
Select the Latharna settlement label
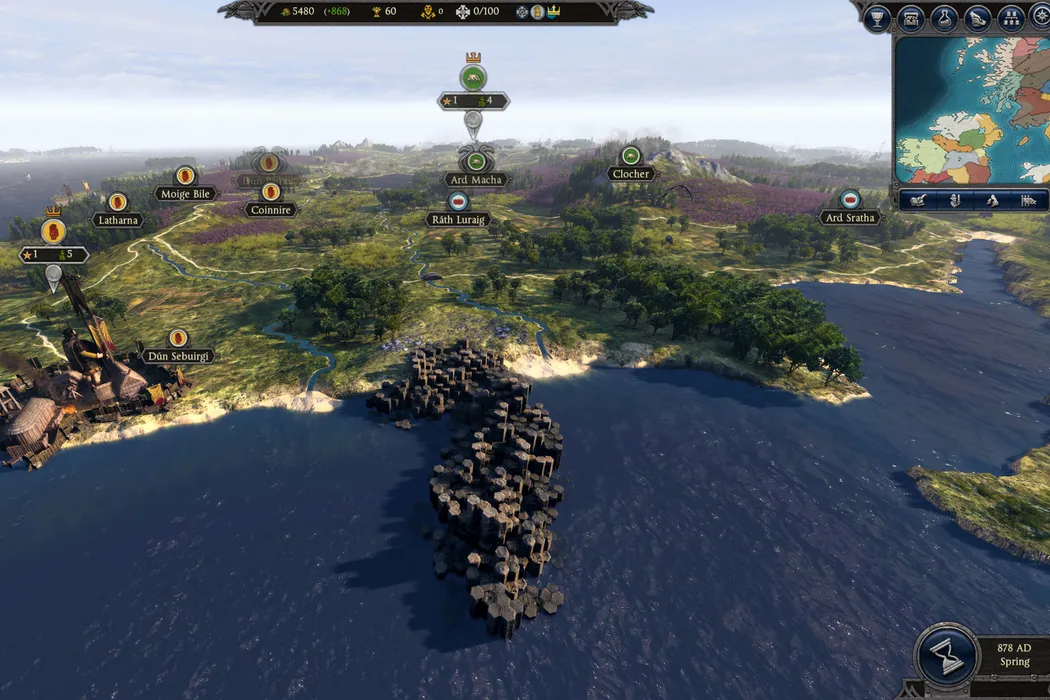pyautogui.click(x=118, y=219)
